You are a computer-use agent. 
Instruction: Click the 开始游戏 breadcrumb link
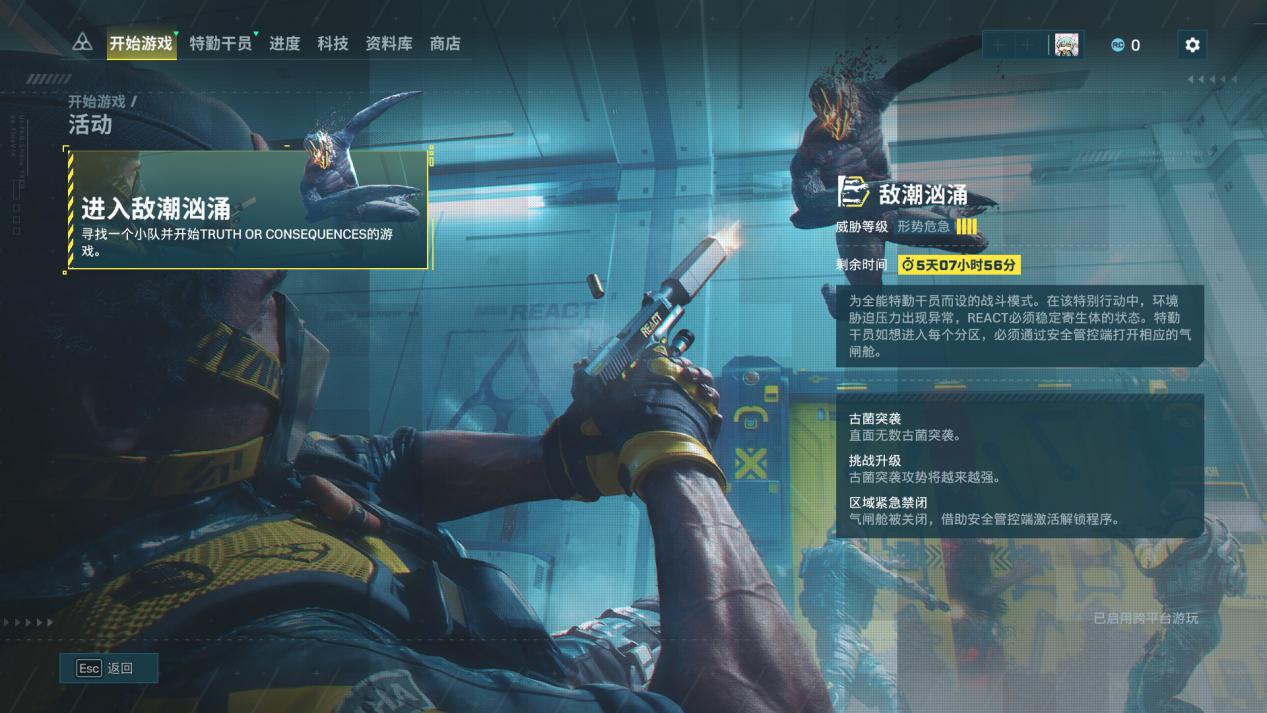(97, 101)
